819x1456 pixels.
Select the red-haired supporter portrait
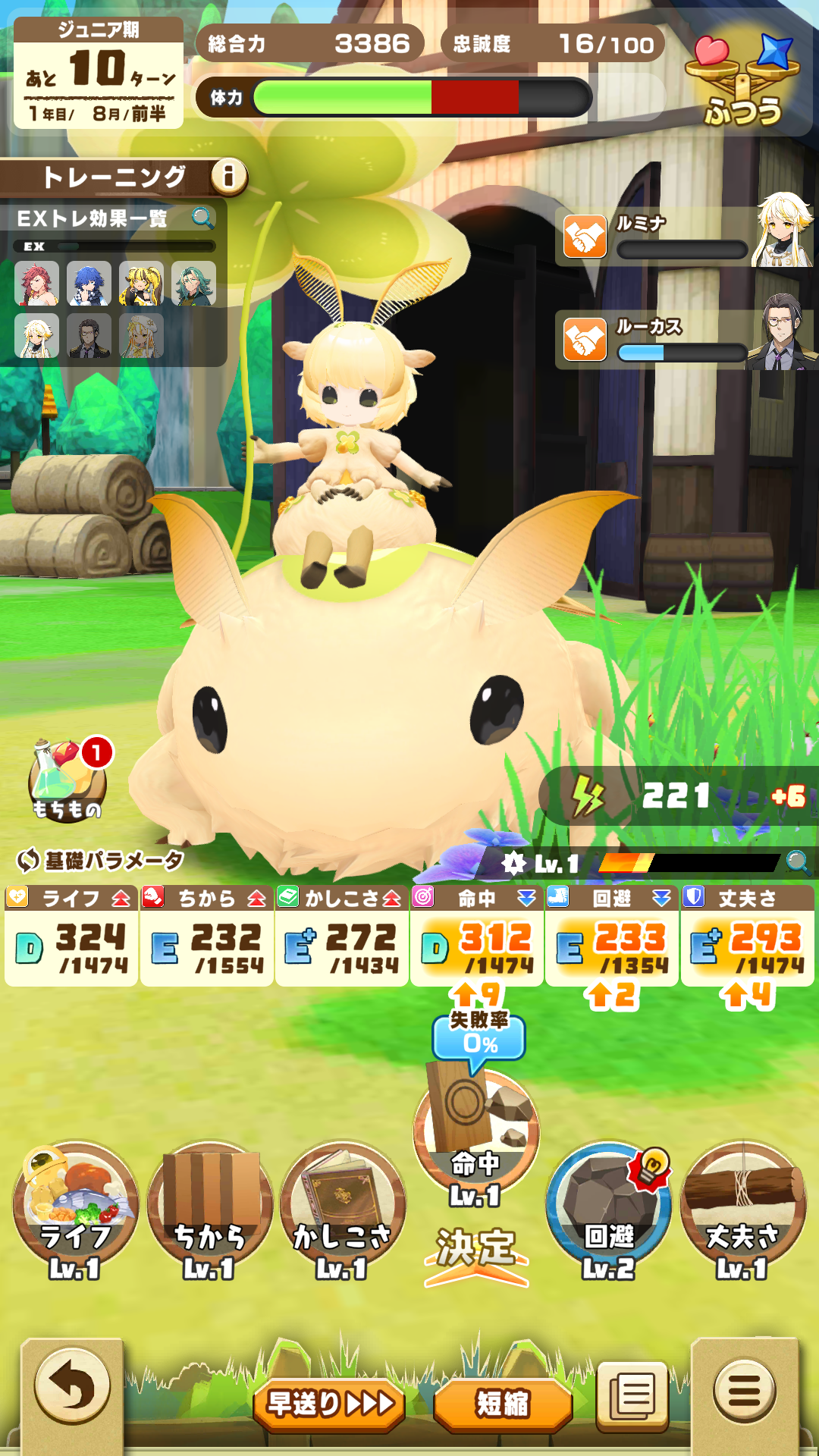[36, 284]
